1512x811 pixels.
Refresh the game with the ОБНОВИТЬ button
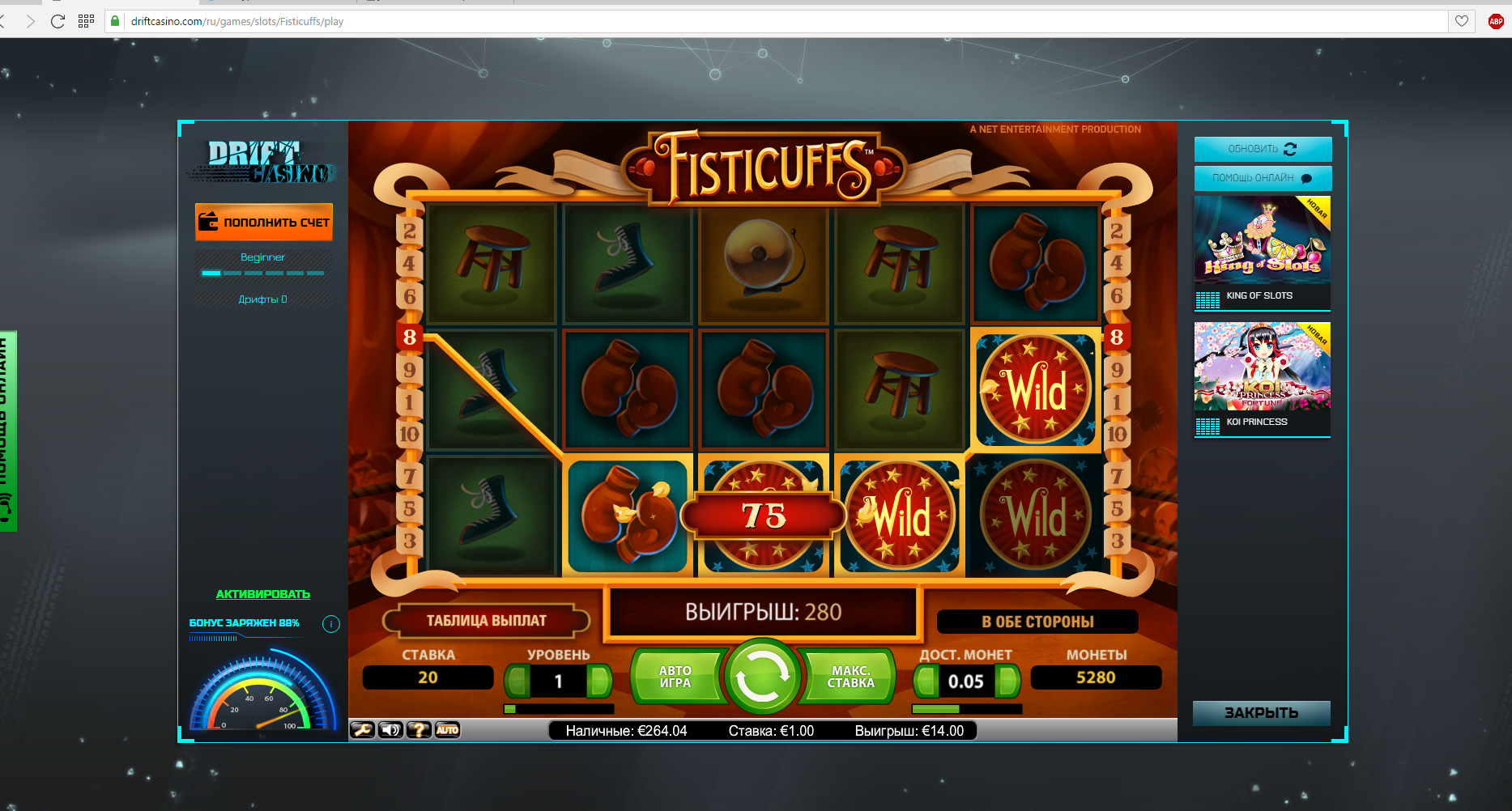pos(1262,149)
